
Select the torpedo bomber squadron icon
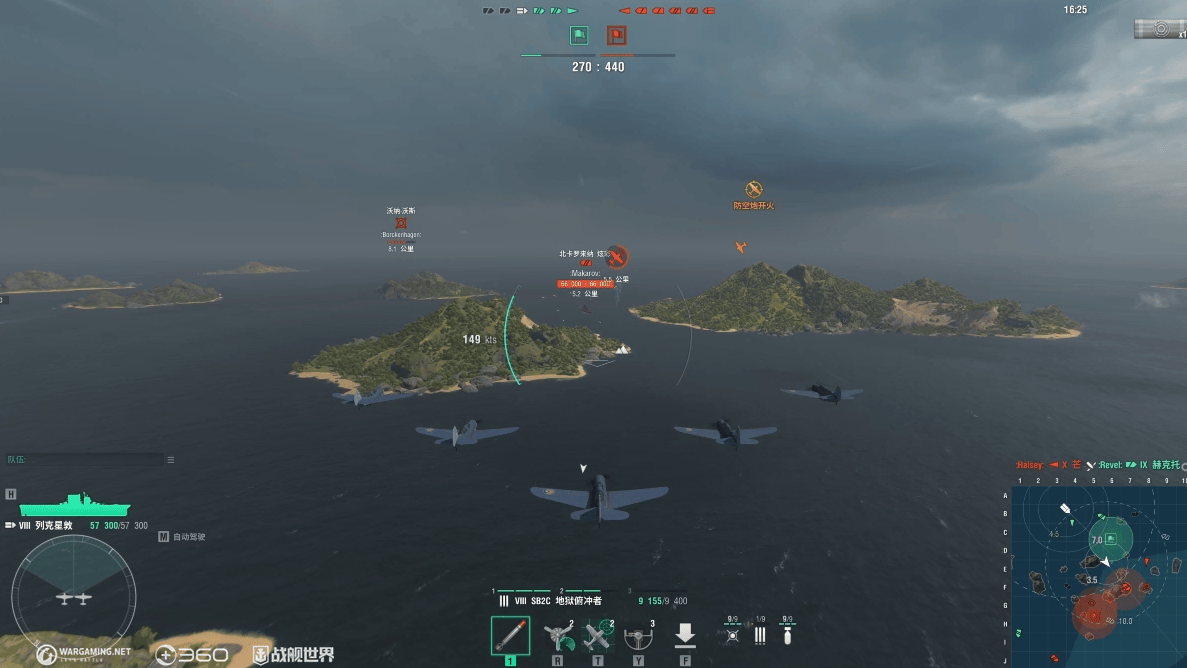click(x=760, y=634)
